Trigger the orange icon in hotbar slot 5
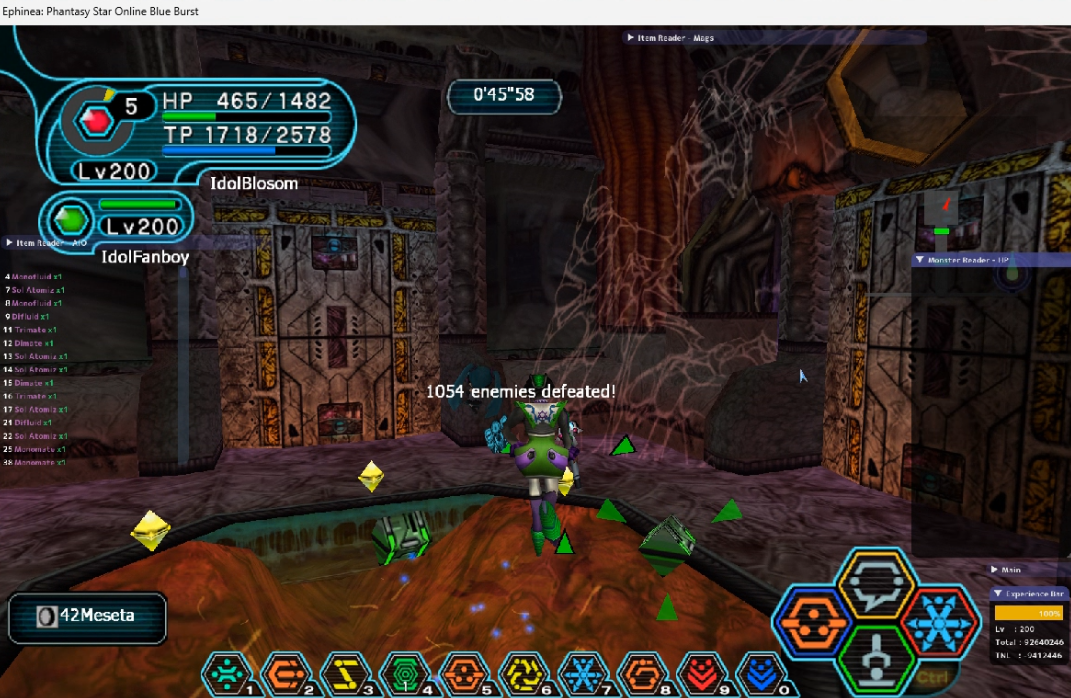The image size is (1071, 698). point(463,675)
